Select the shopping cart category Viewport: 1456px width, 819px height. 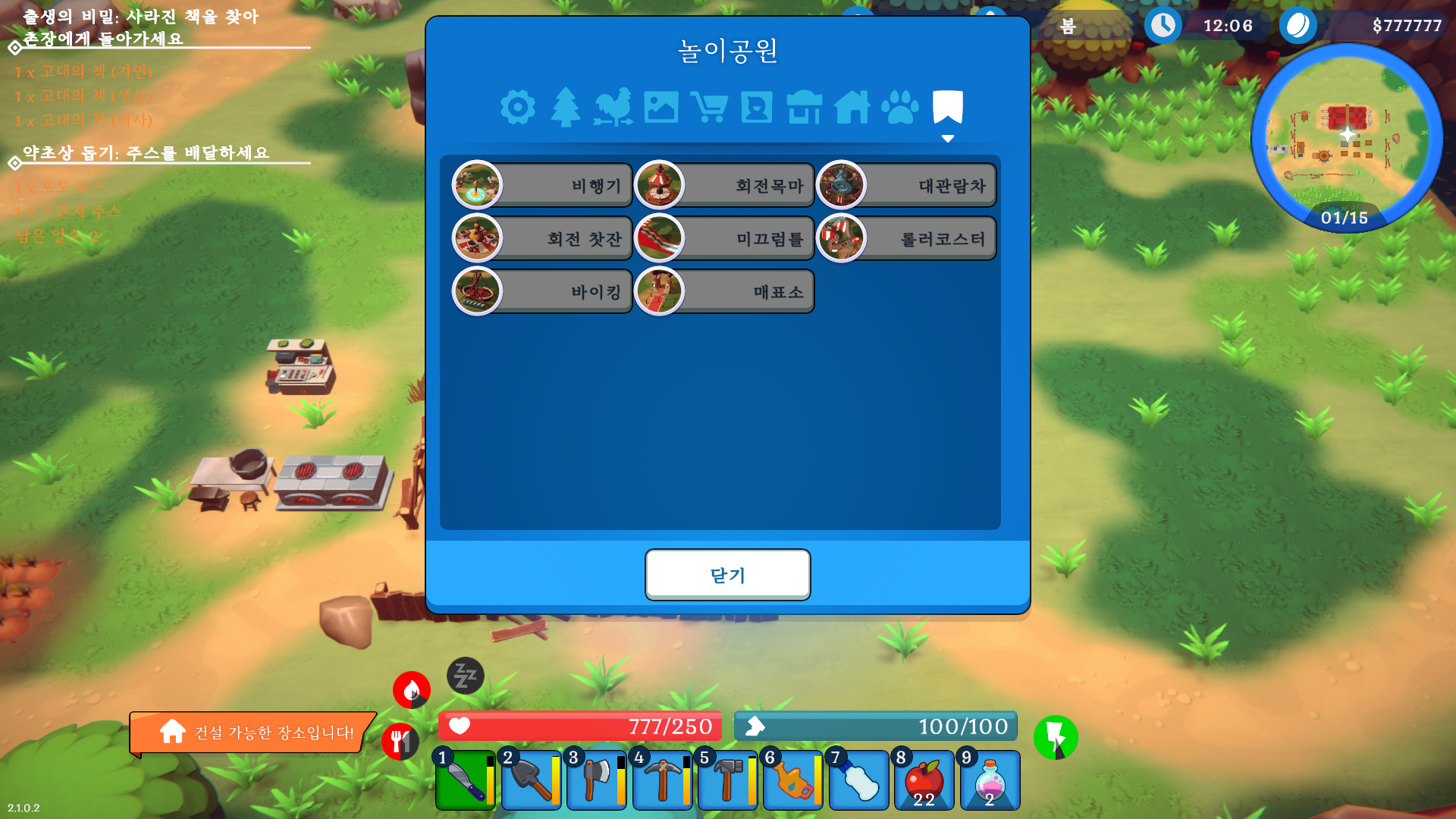(x=709, y=108)
